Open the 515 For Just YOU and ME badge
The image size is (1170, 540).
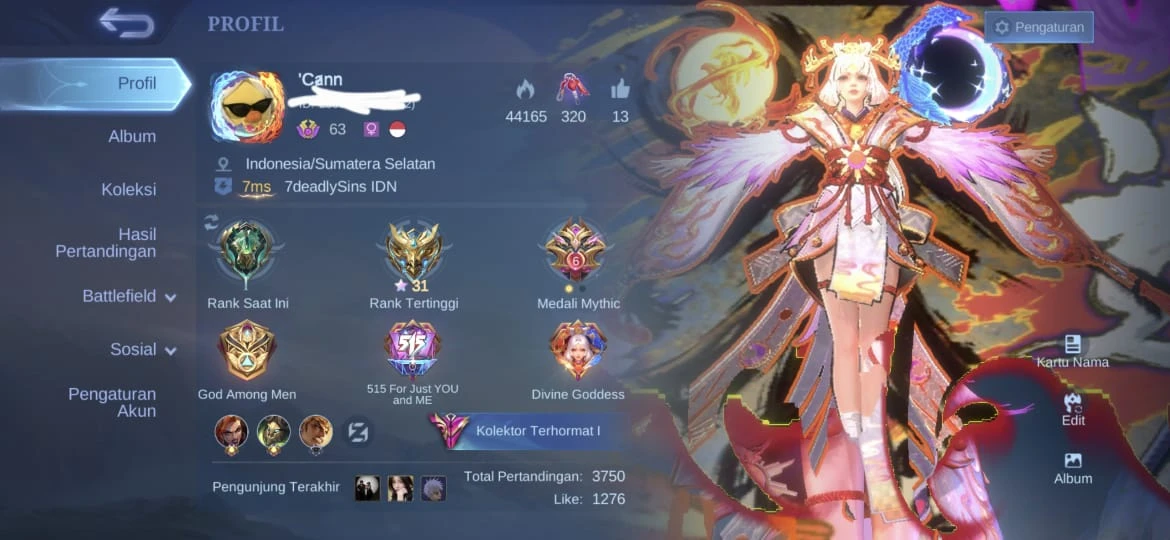(412, 349)
